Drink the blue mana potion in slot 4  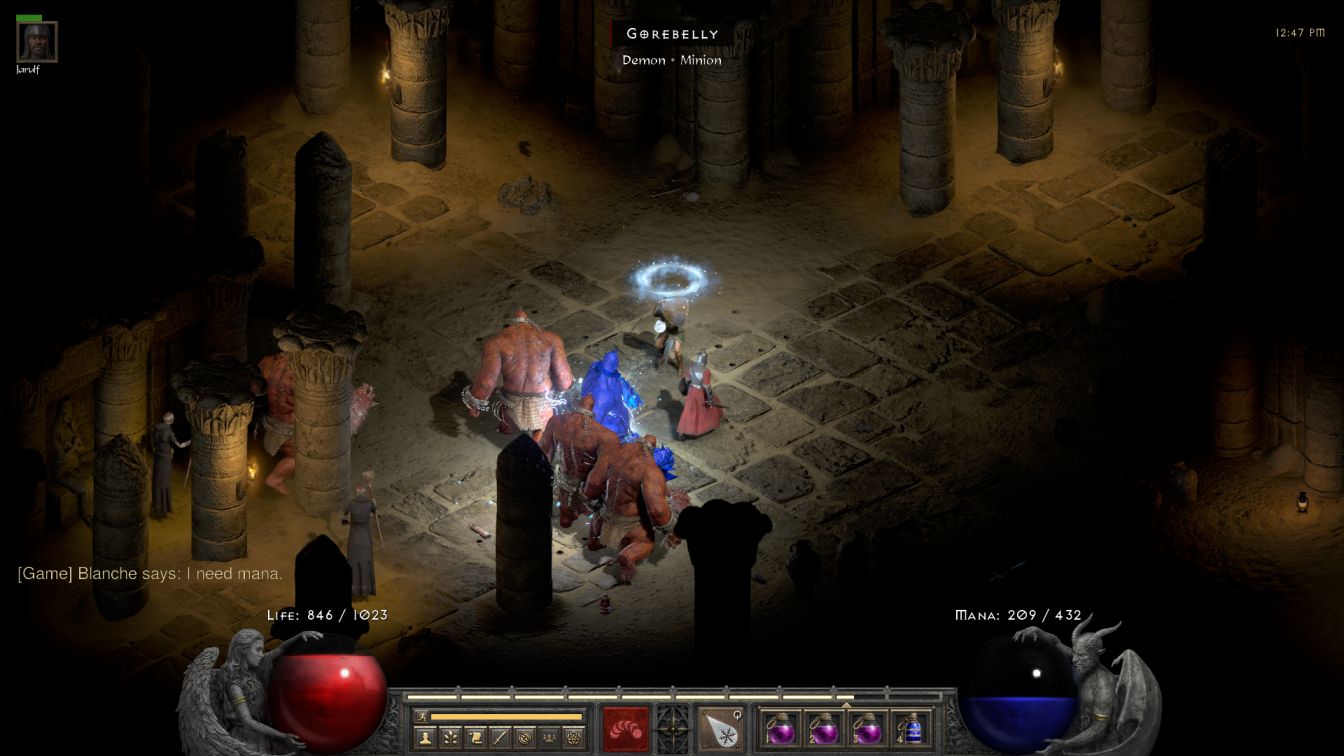pos(912,728)
